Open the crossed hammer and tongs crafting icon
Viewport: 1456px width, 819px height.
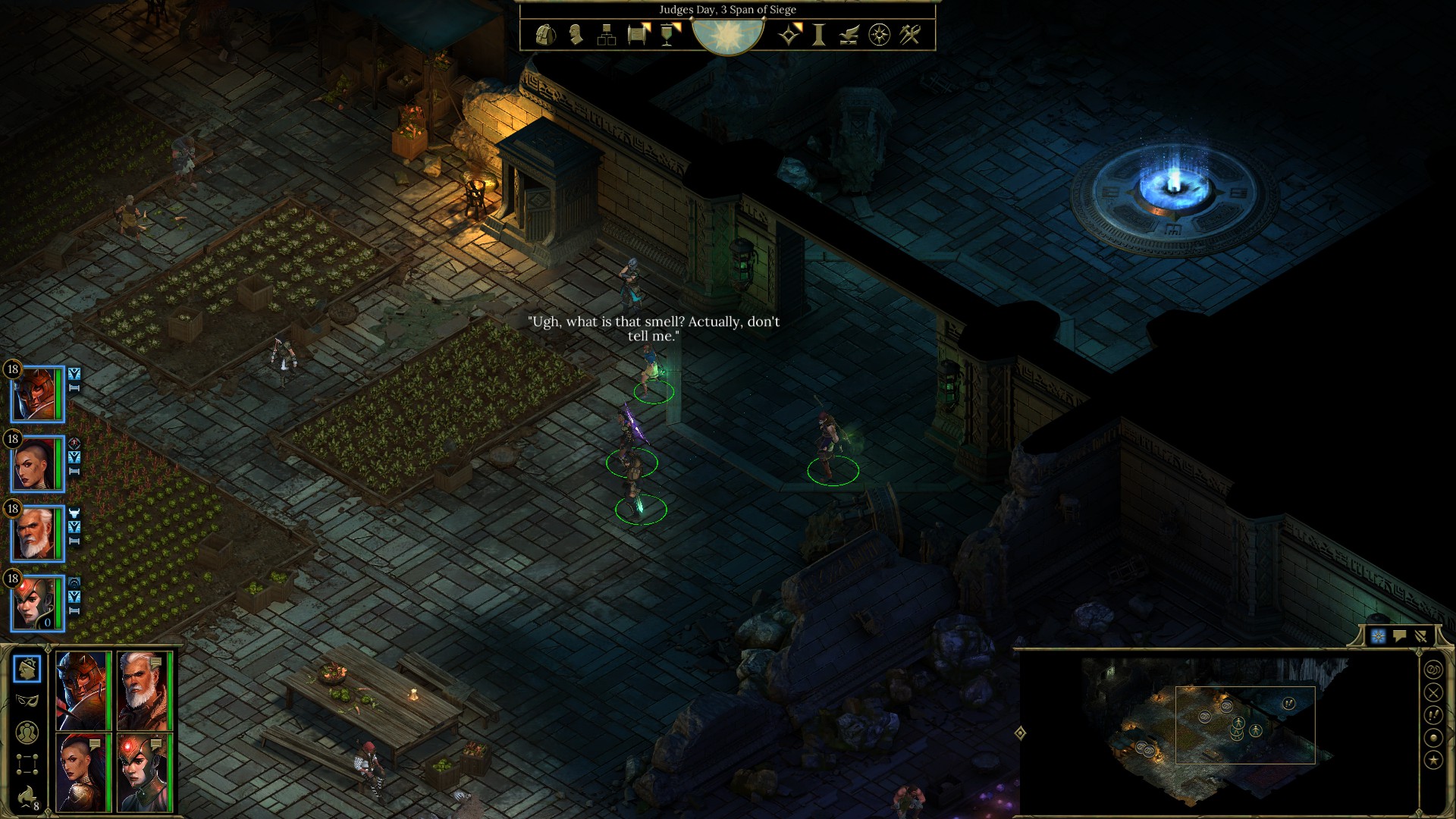[910, 35]
